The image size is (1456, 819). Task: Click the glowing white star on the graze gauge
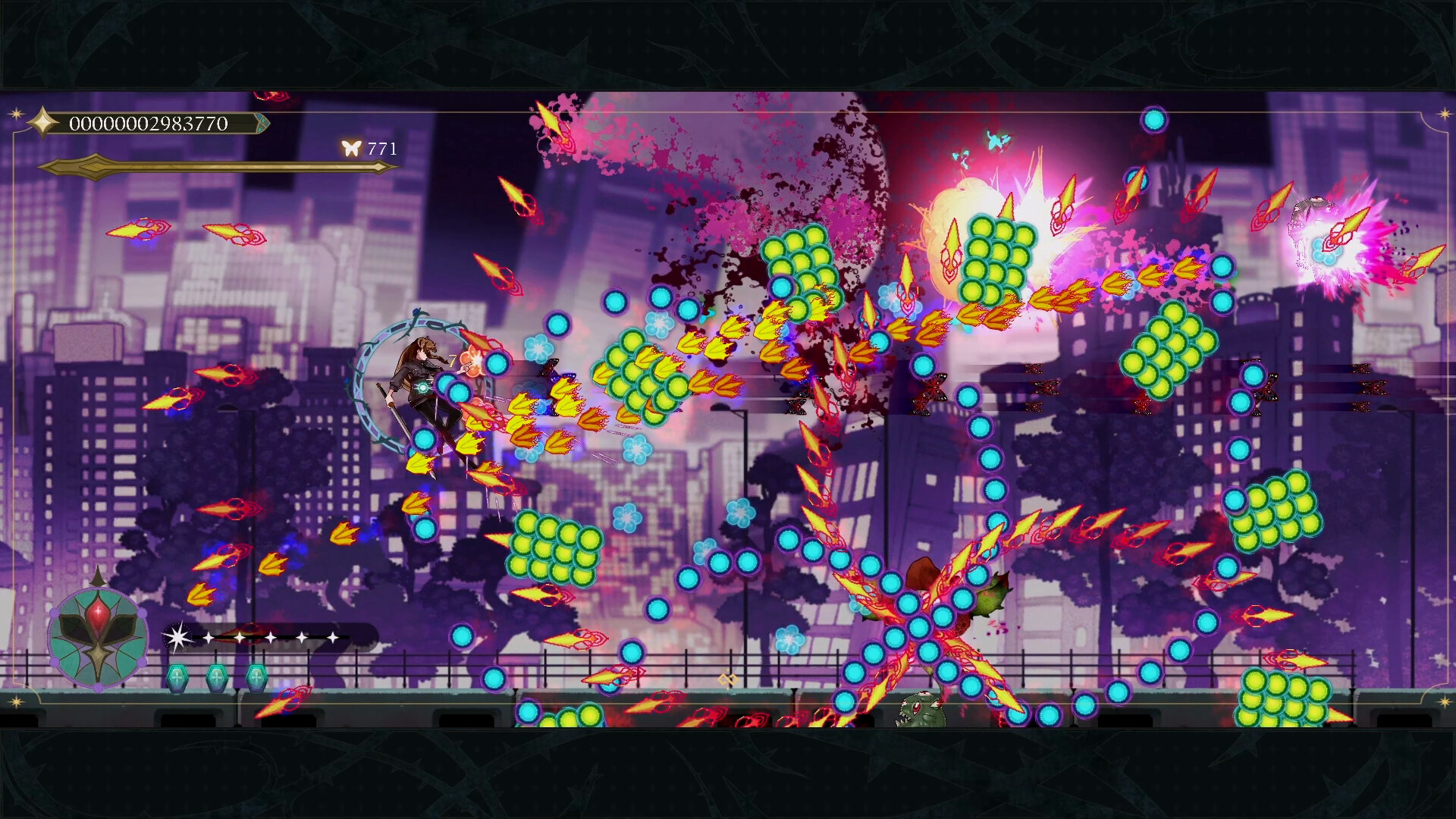(x=179, y=637)
